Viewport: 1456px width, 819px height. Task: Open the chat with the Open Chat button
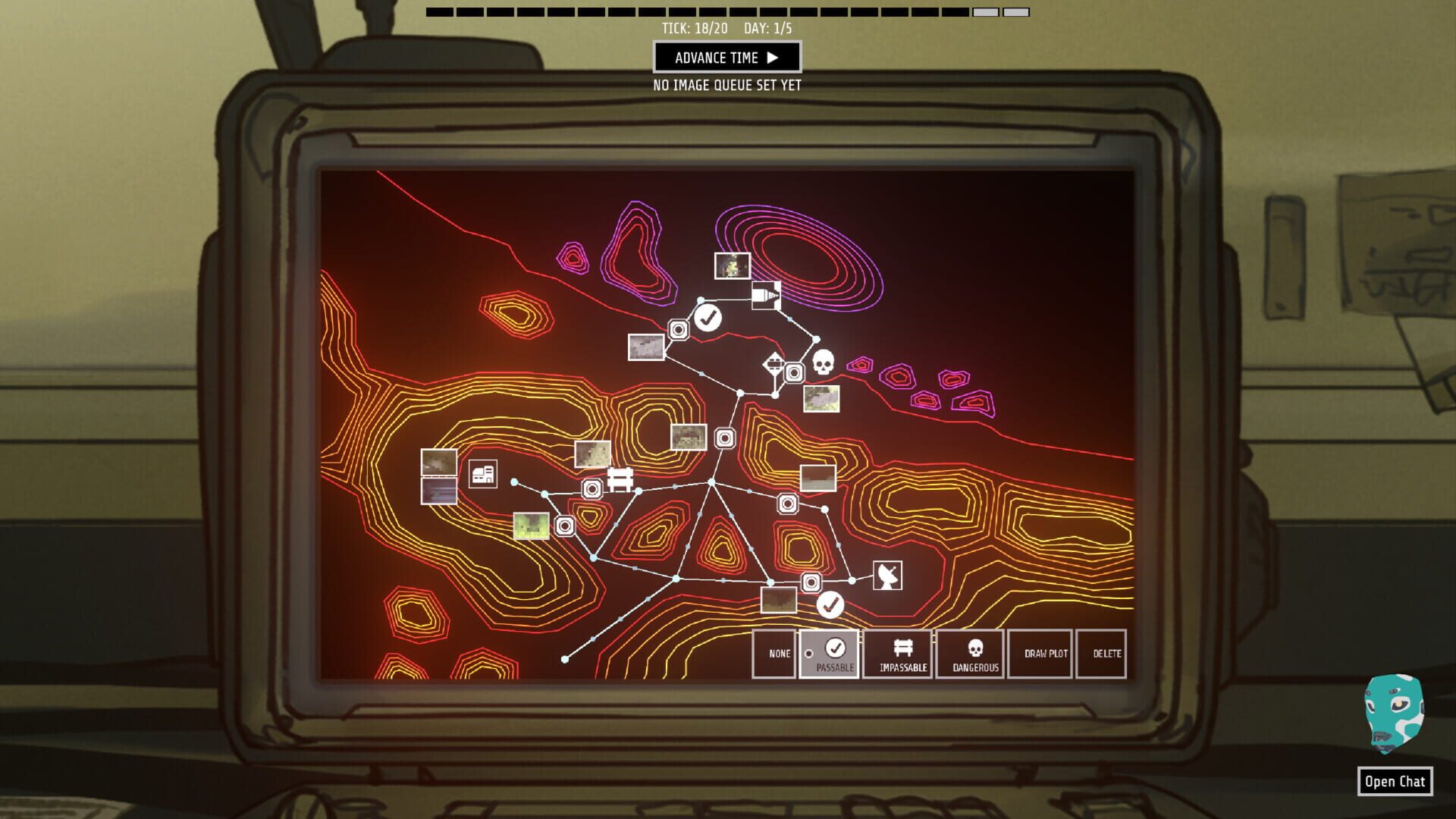point(1396,782)
